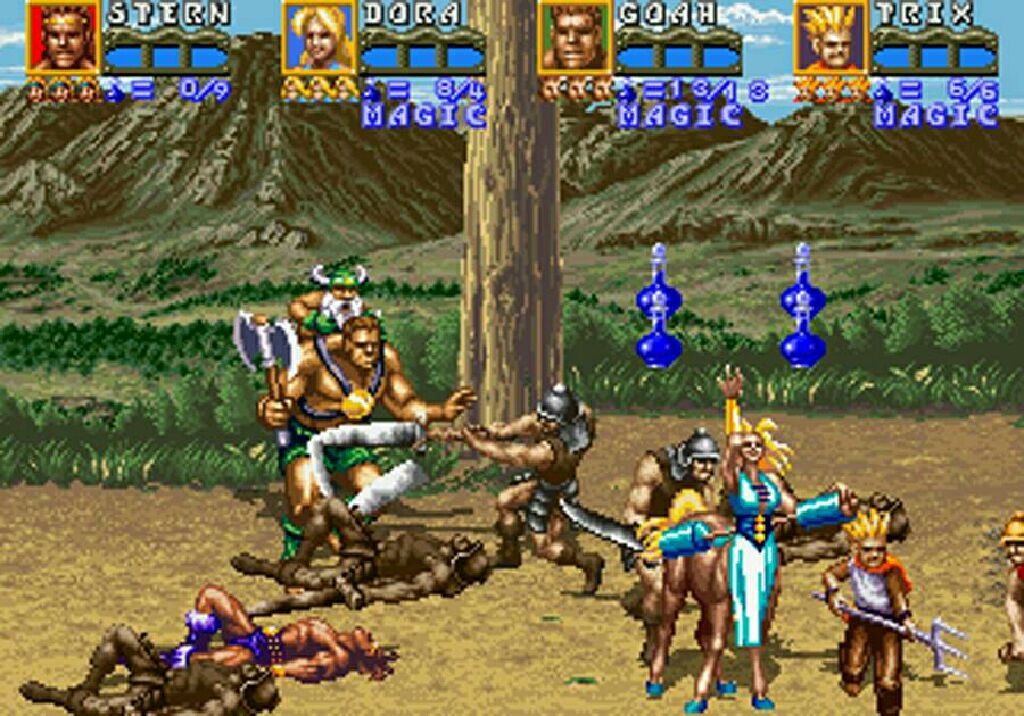The image size is (1024, 716).
Task: Select Trix's spiky-haired portrait
Action: coord(831,37)
